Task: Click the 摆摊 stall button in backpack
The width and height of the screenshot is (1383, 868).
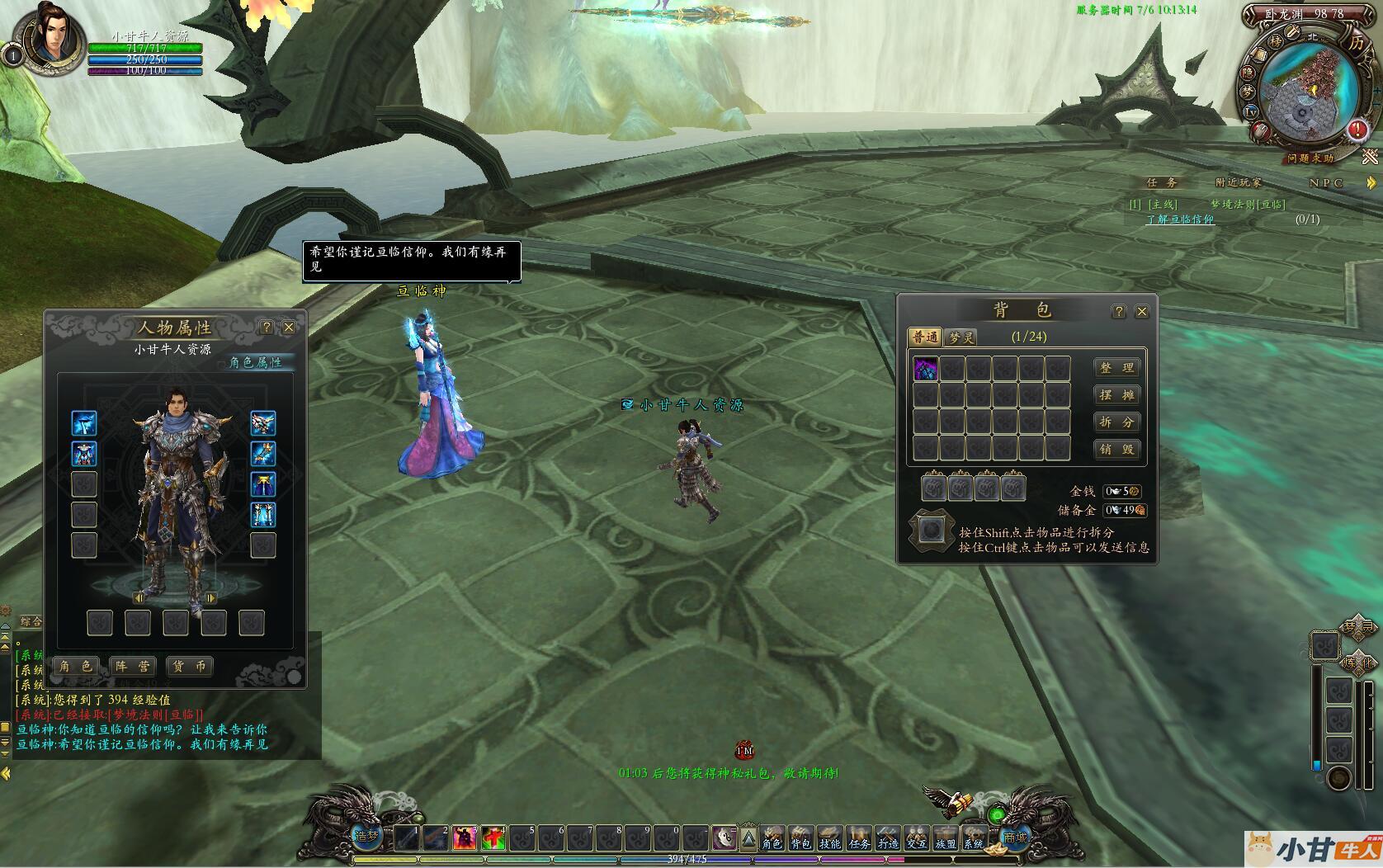Action: click(x=1116, y=395)
